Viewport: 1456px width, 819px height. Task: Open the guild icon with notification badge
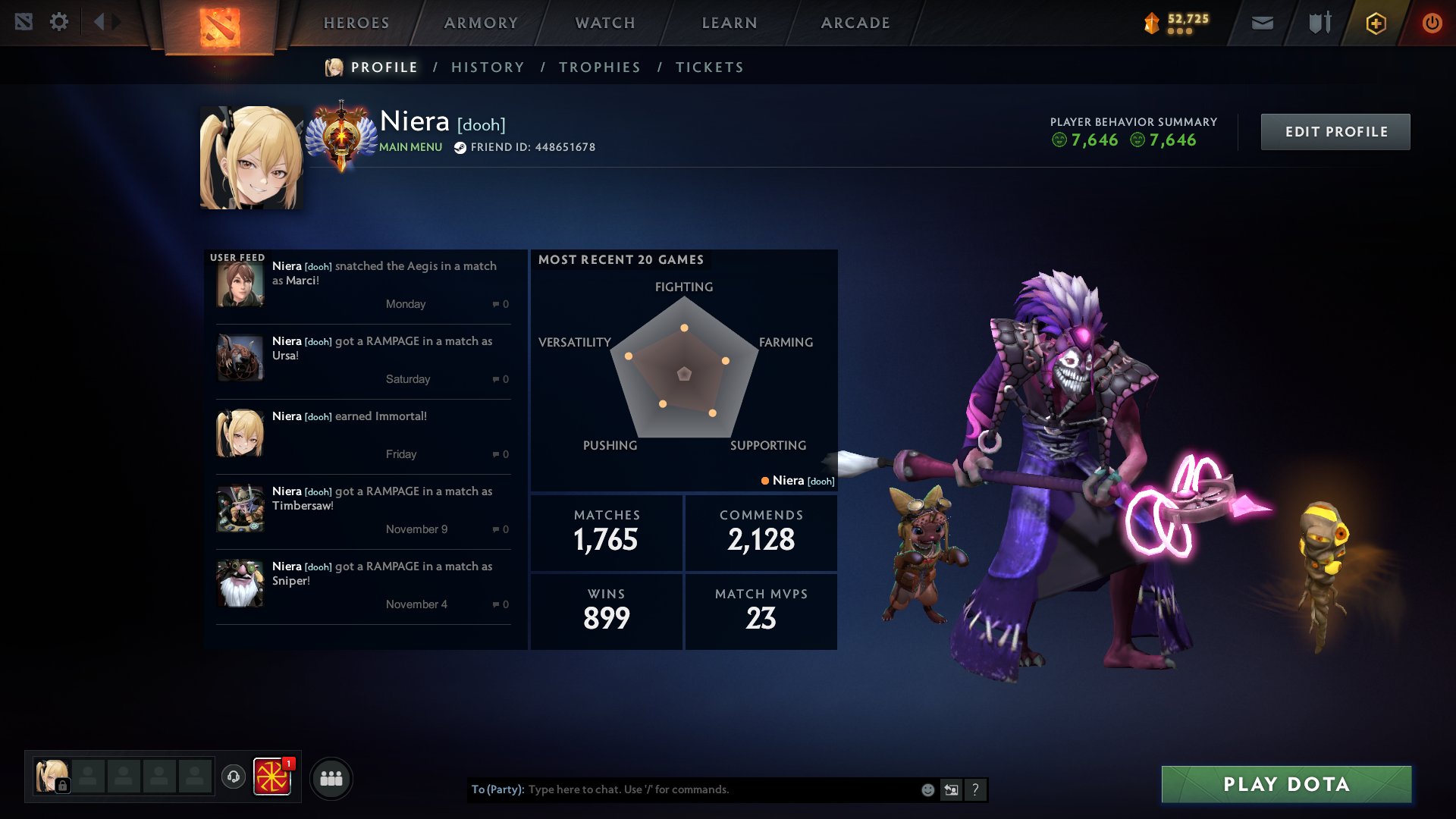[x=275, y=777]
